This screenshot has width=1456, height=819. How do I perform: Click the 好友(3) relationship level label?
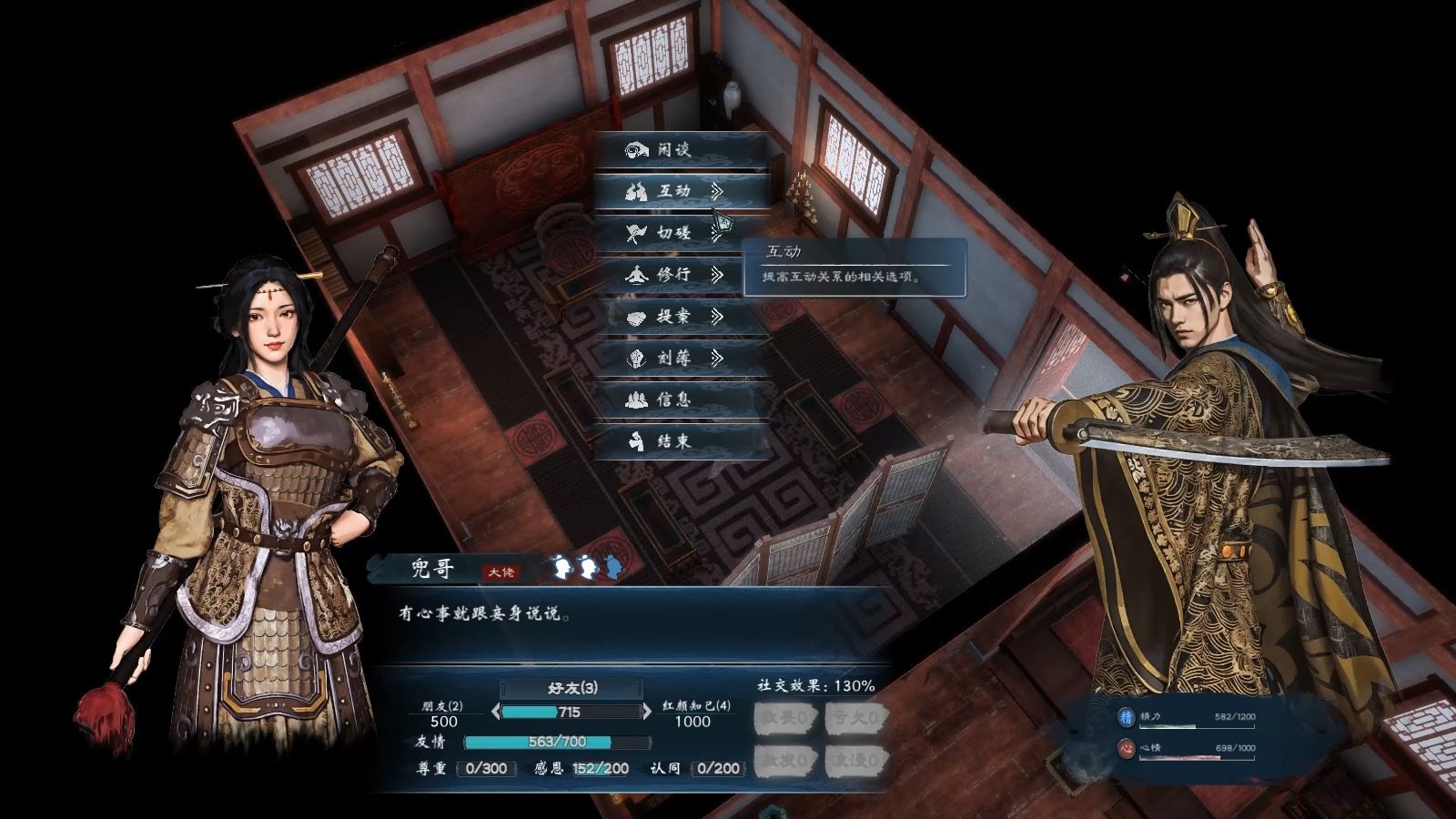click(571, 688)
